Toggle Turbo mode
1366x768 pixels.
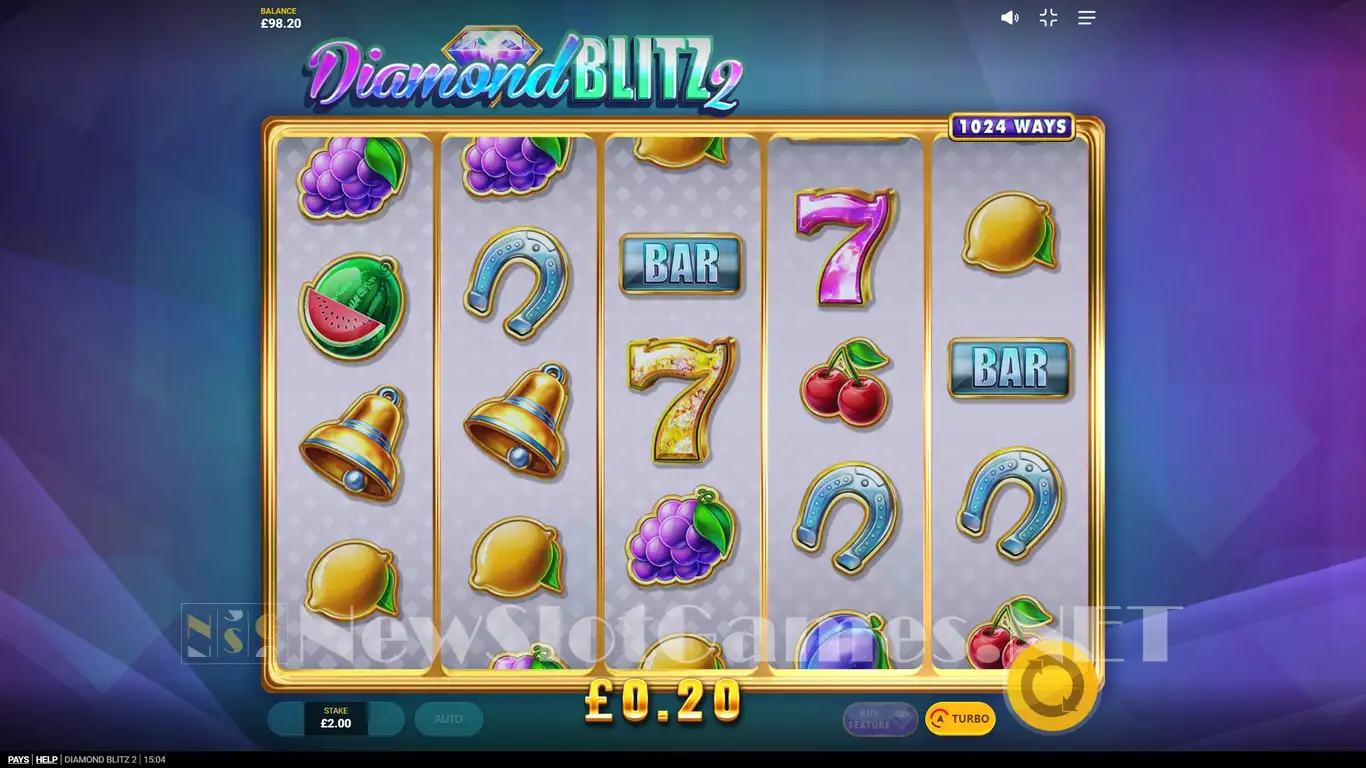pos(960,718)
